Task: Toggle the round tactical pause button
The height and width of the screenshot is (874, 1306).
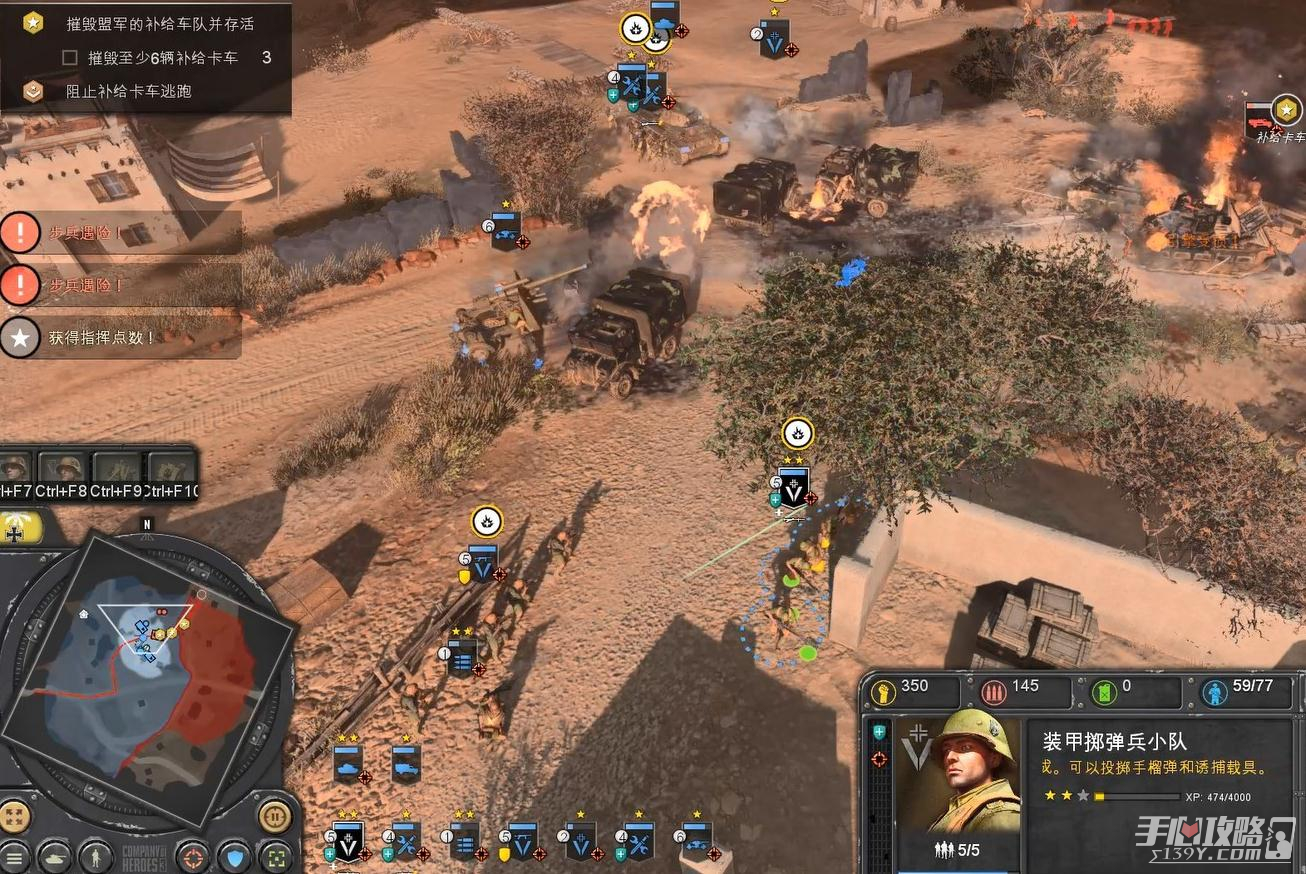Action: [274, 815]
